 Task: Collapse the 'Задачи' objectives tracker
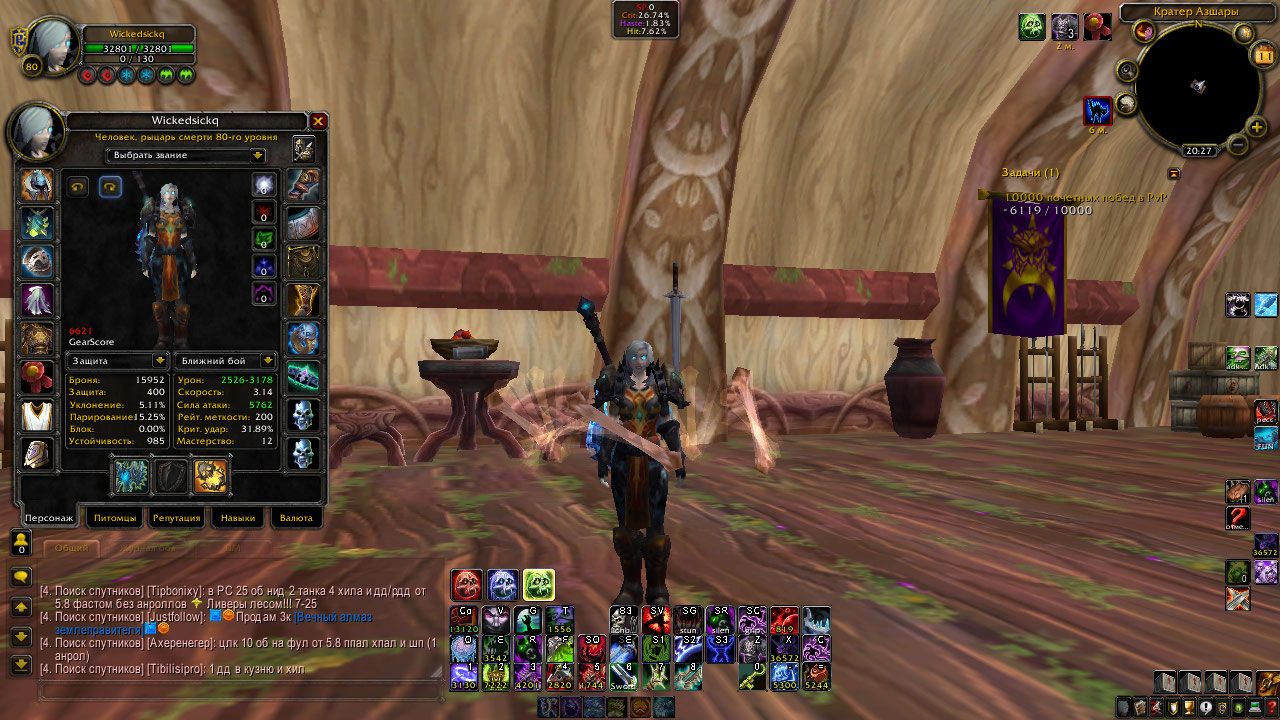(1173, 173)
